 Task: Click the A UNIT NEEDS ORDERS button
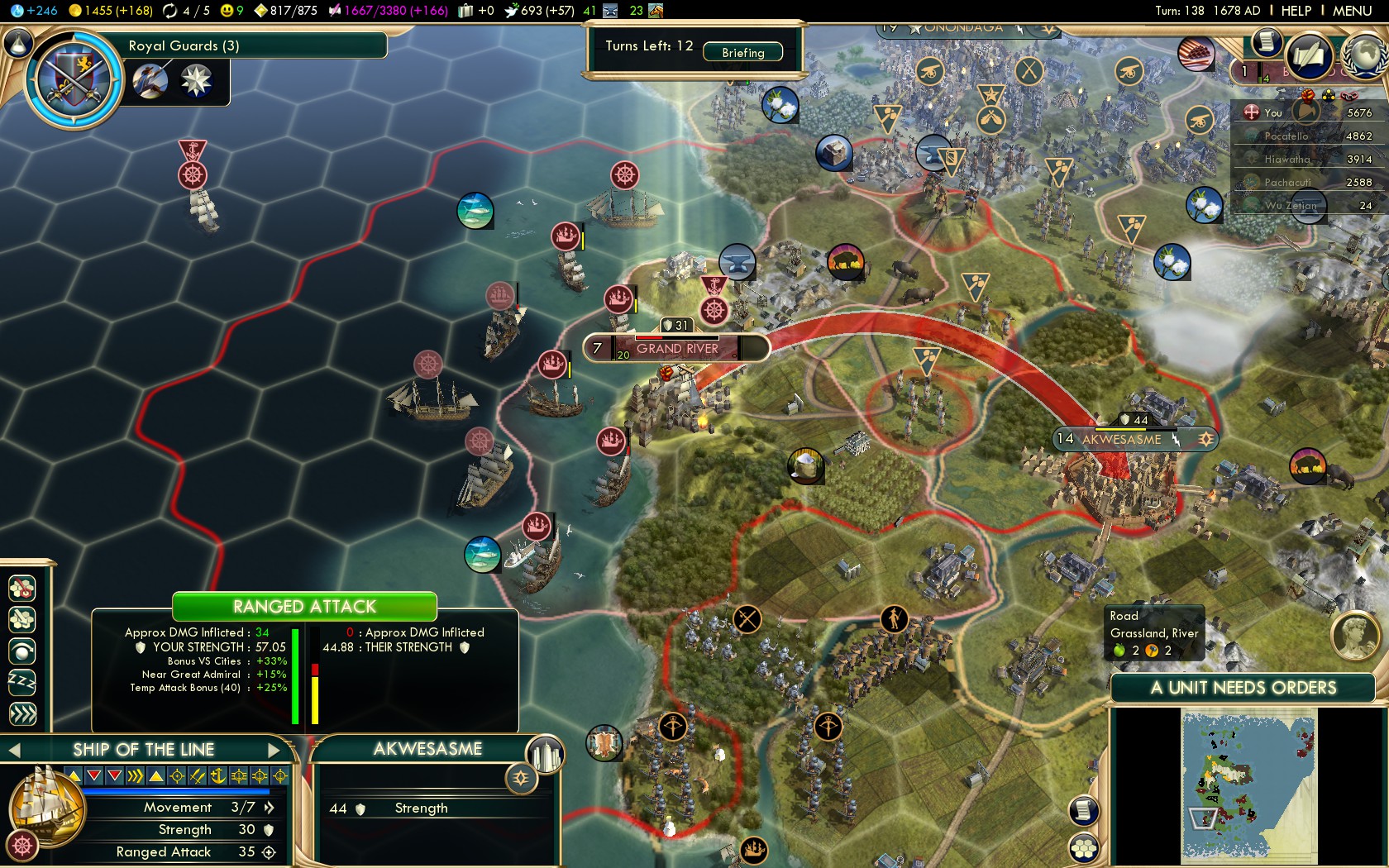(1243, 688)
